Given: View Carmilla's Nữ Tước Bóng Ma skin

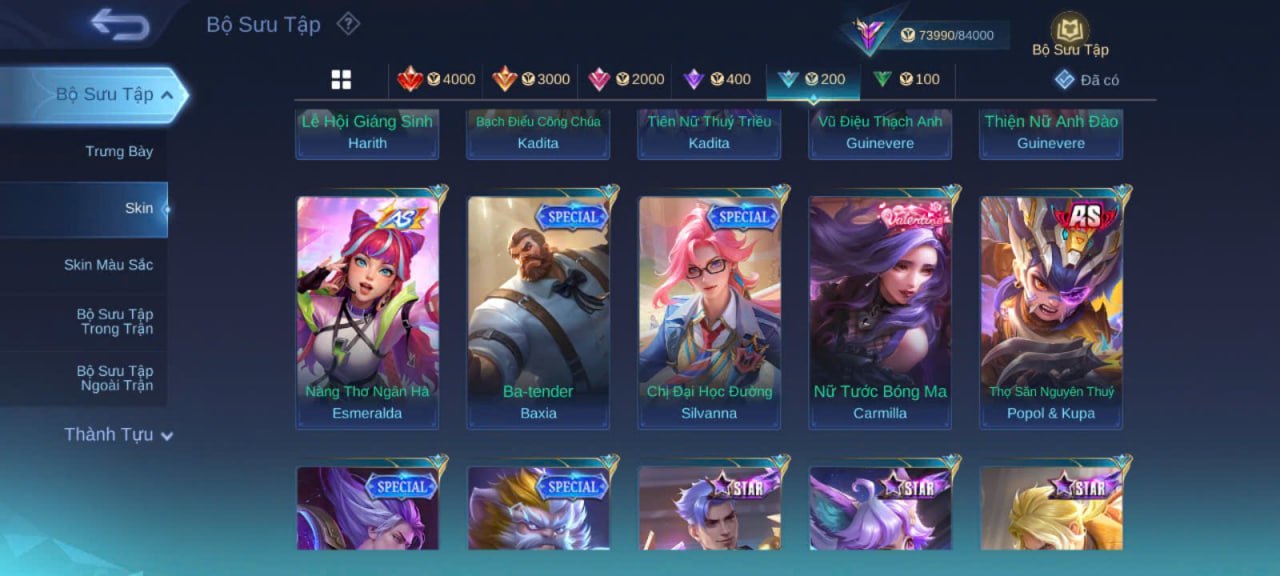Looking at the screenshot, I should (x=880, y=312).
